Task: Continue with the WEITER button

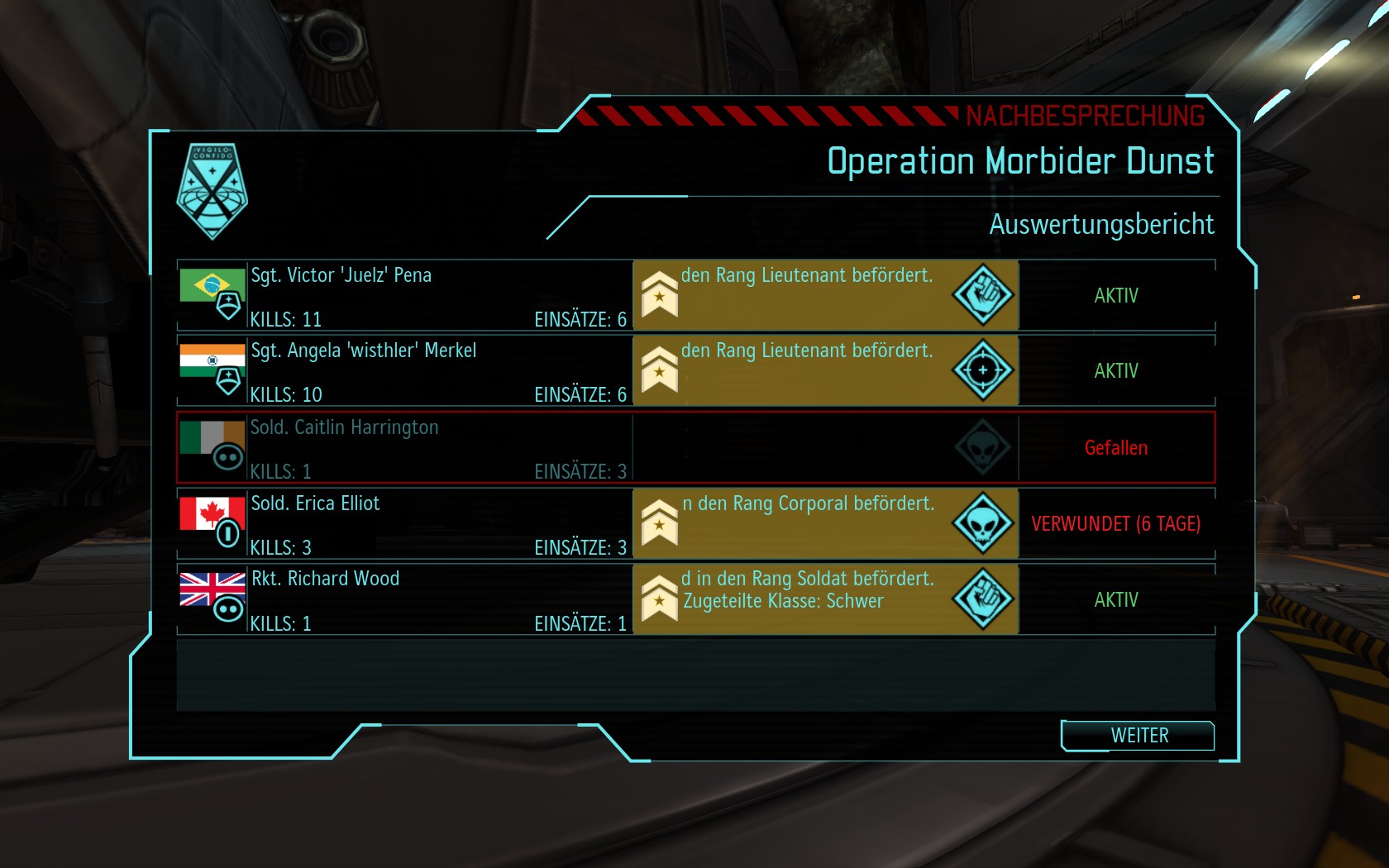Action: point(1138,736)
